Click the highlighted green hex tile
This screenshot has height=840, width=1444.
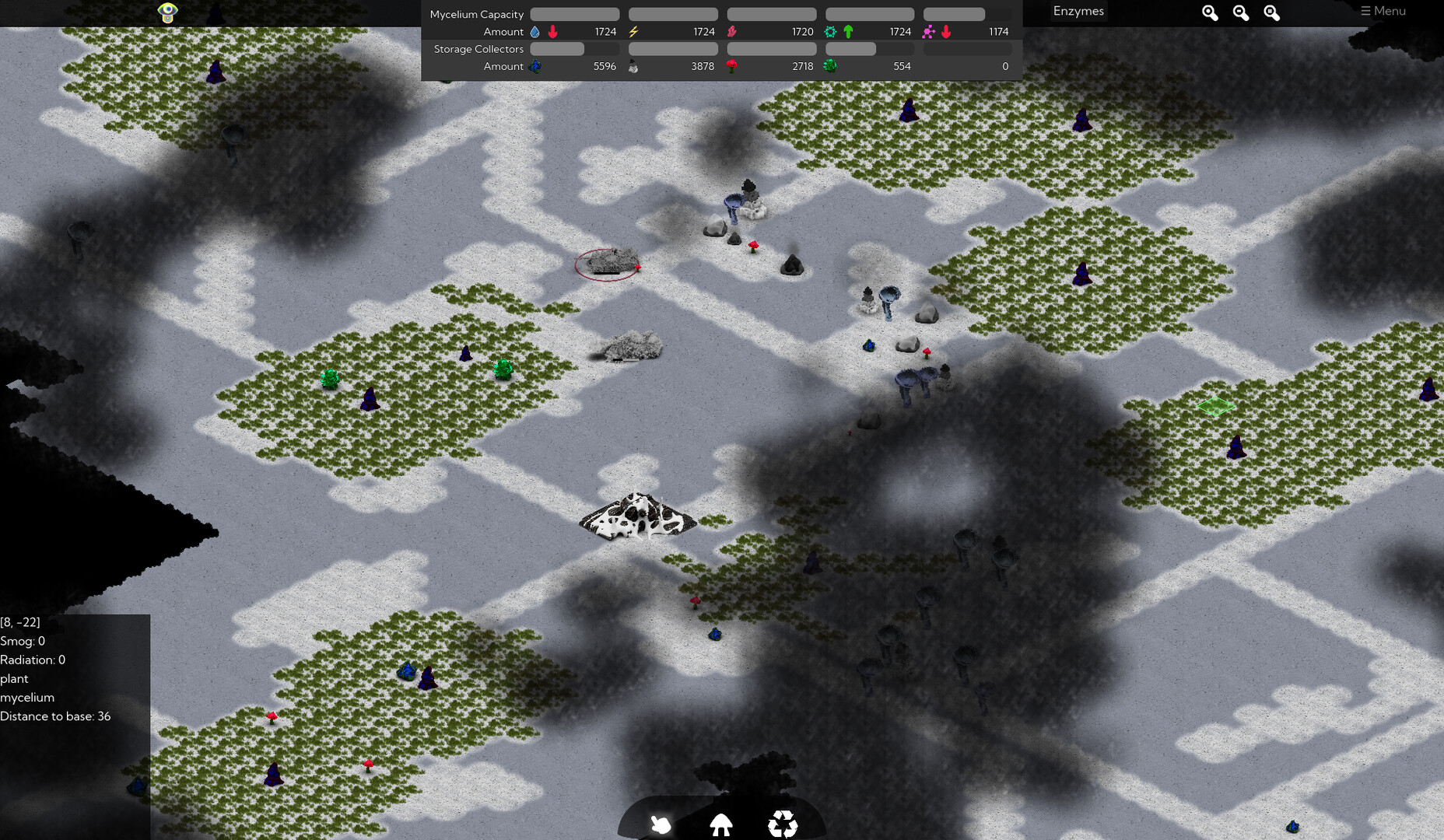pyautogui.click(x=1215, y=405)
